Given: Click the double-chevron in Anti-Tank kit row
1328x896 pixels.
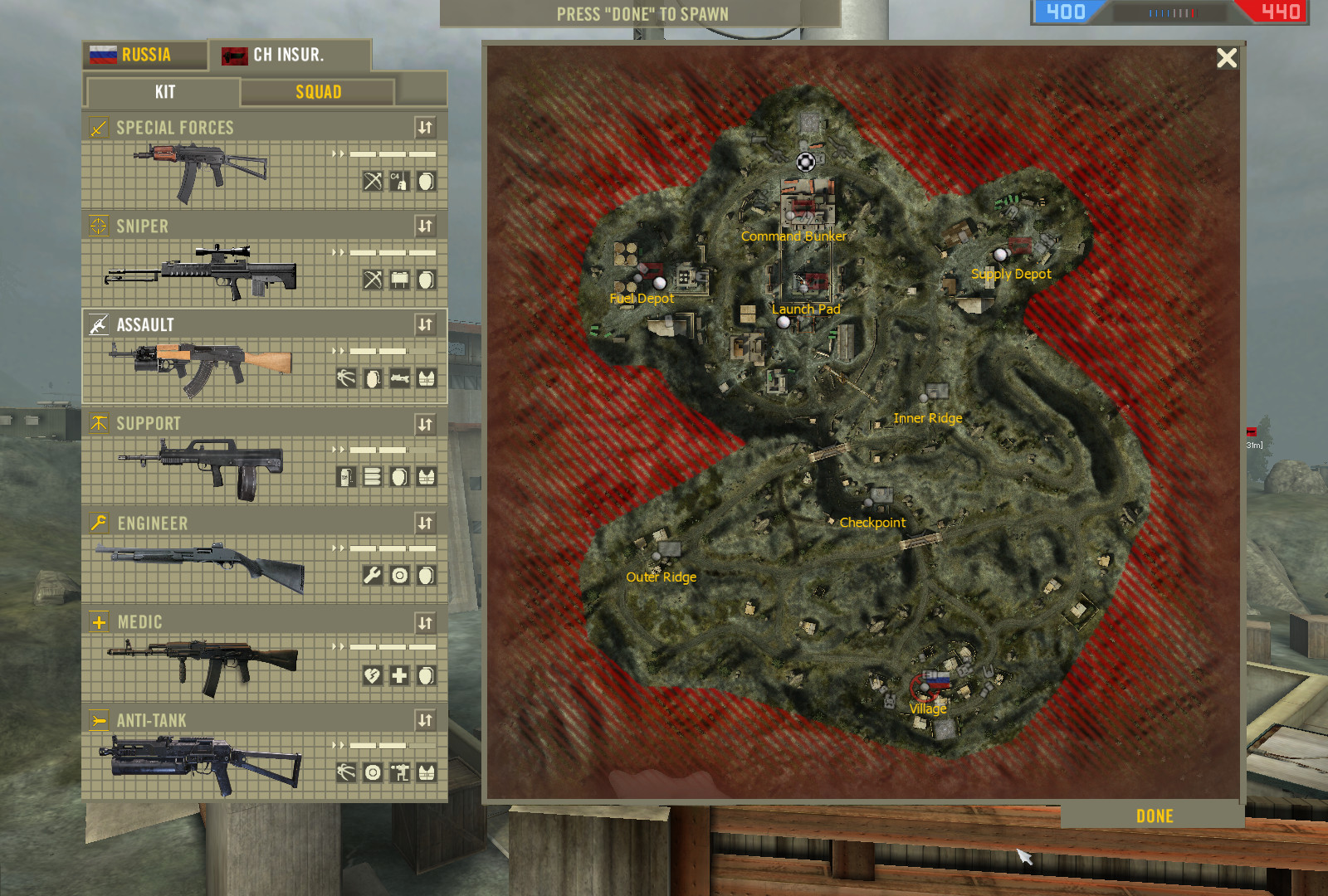Looking at the screenshot, I should 339,745.
